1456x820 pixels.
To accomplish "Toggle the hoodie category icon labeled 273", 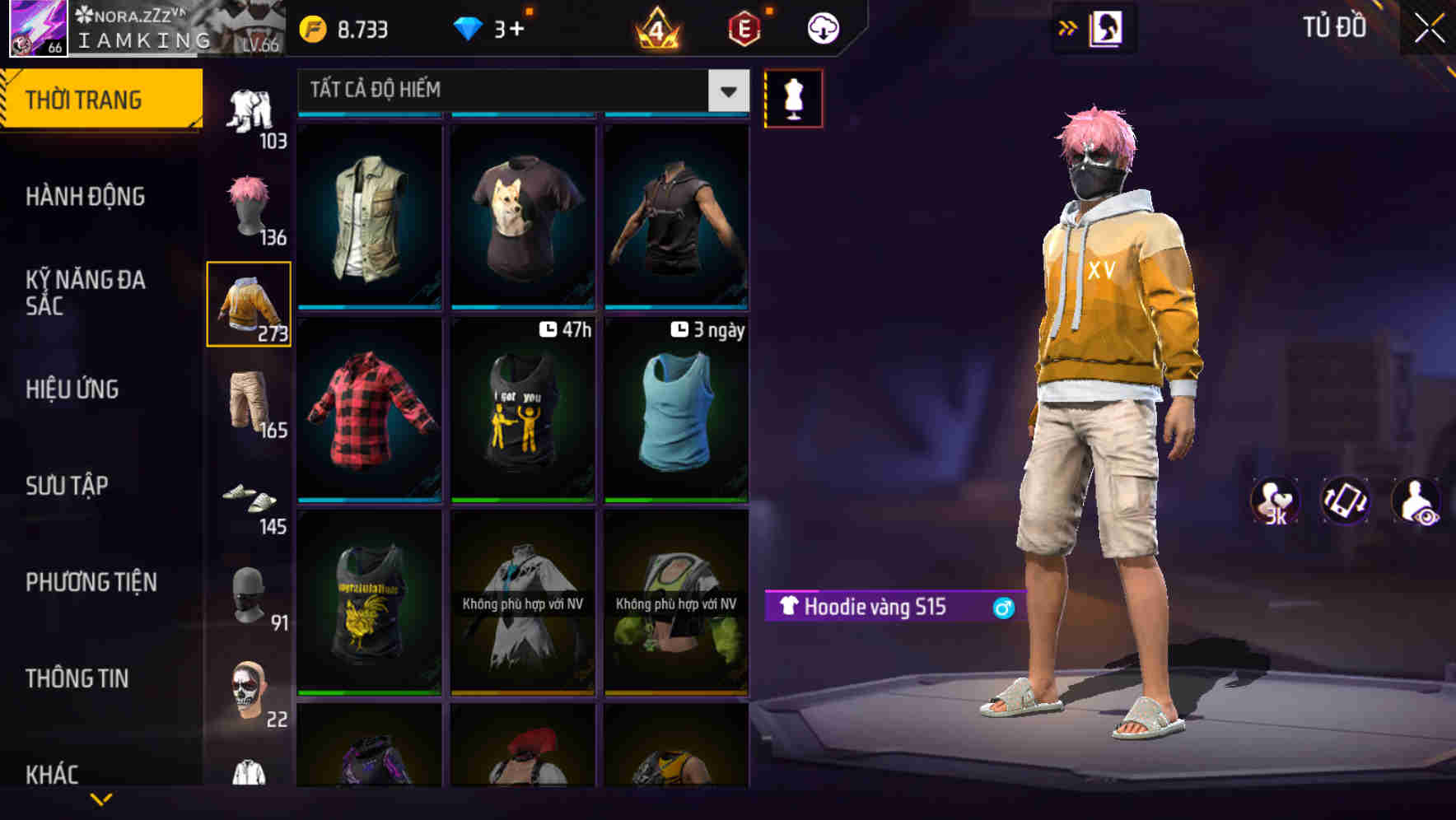I will point(249,305).
